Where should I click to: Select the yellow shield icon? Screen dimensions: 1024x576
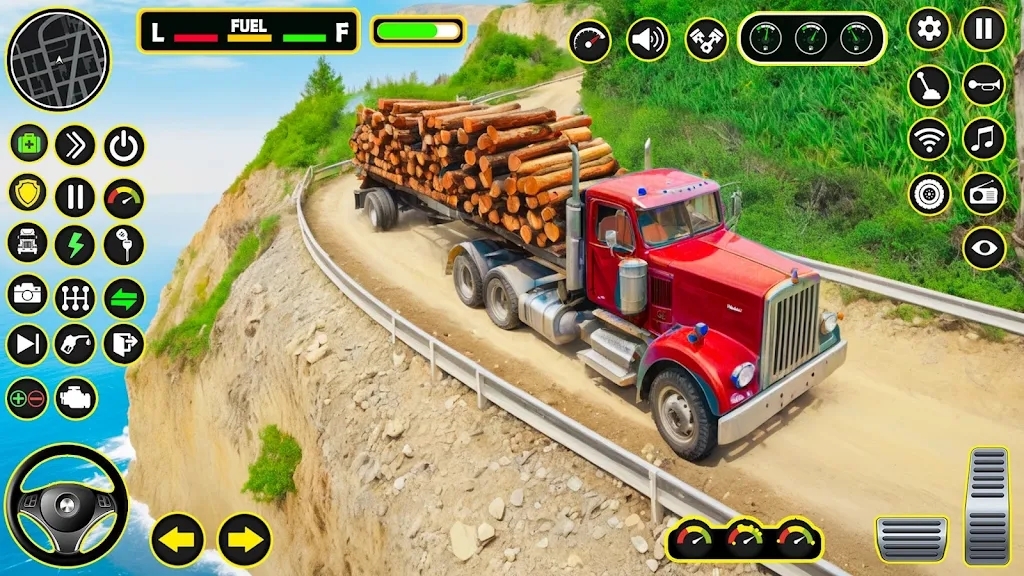pos(28,193)
